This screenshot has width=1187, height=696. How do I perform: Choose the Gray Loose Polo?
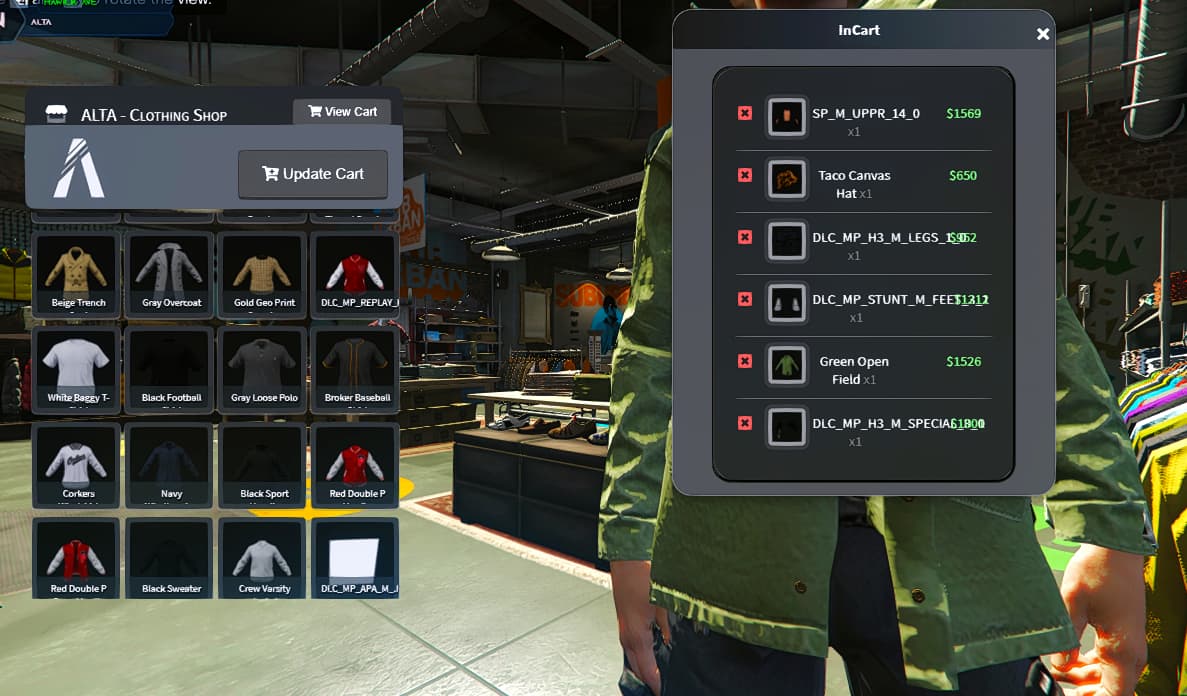pos(263,367)
